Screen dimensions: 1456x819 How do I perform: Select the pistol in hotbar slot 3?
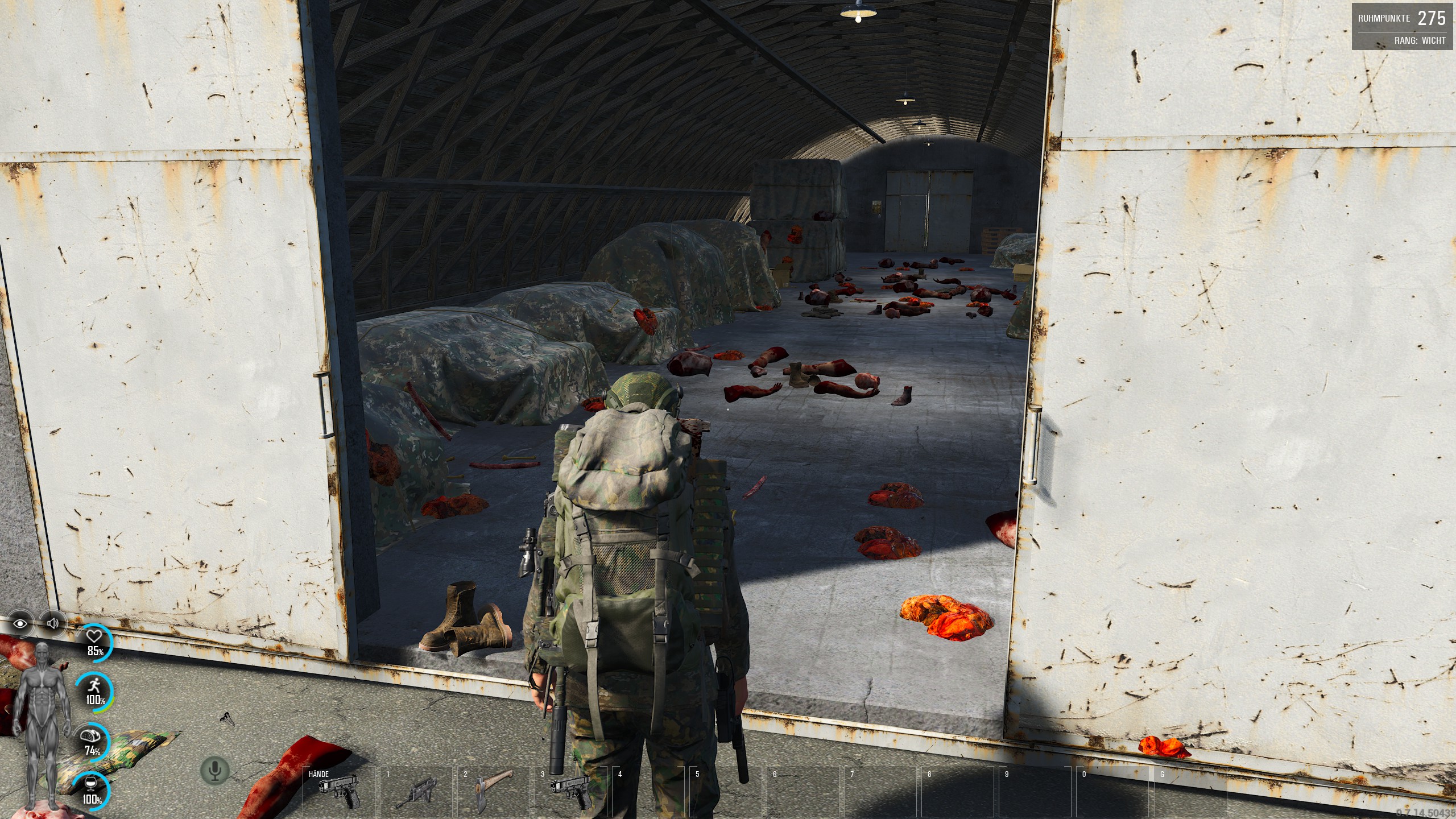(x=570, y=792)
